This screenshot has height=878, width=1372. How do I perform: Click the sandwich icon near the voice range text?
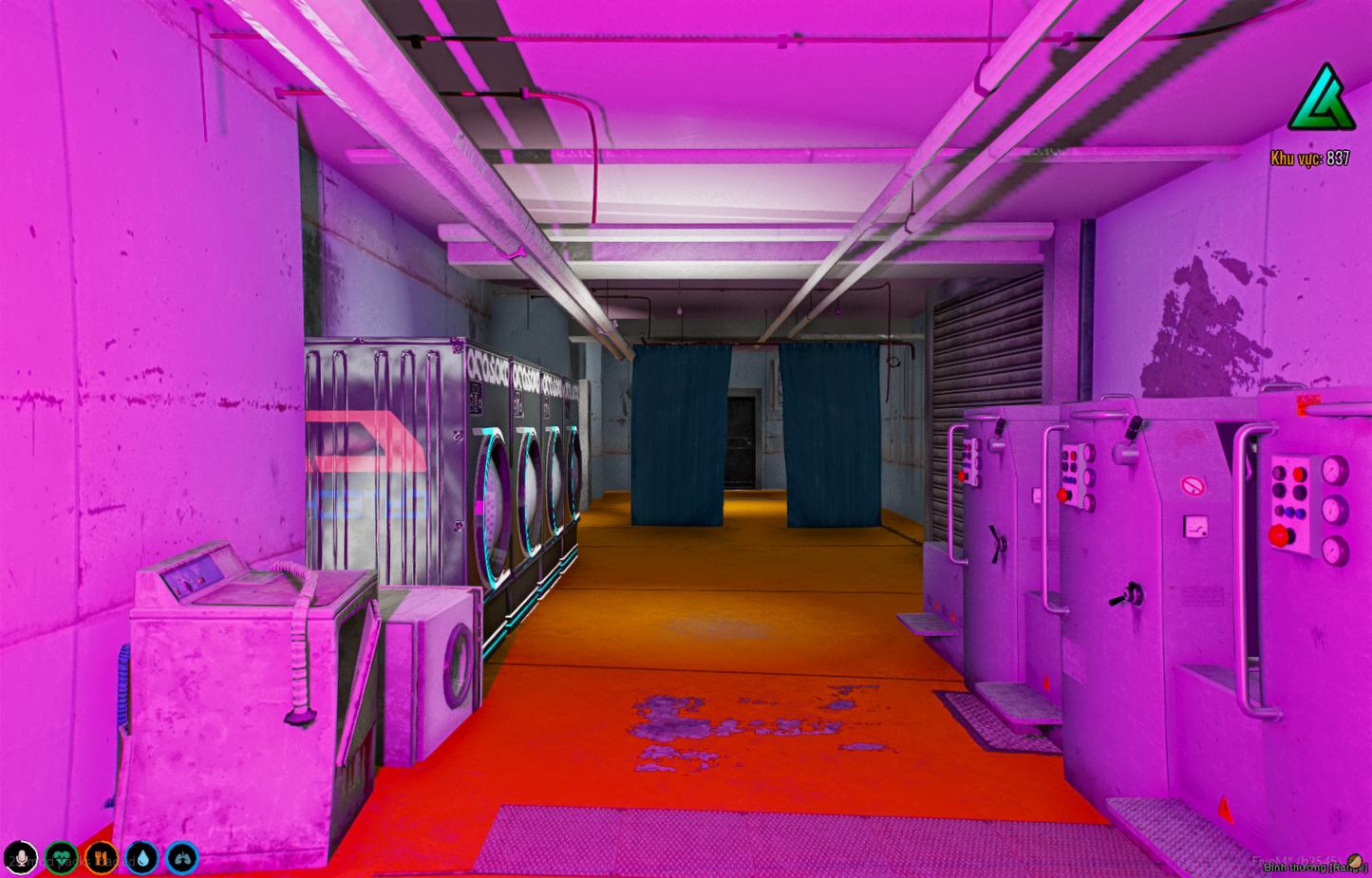(1354, 862)
